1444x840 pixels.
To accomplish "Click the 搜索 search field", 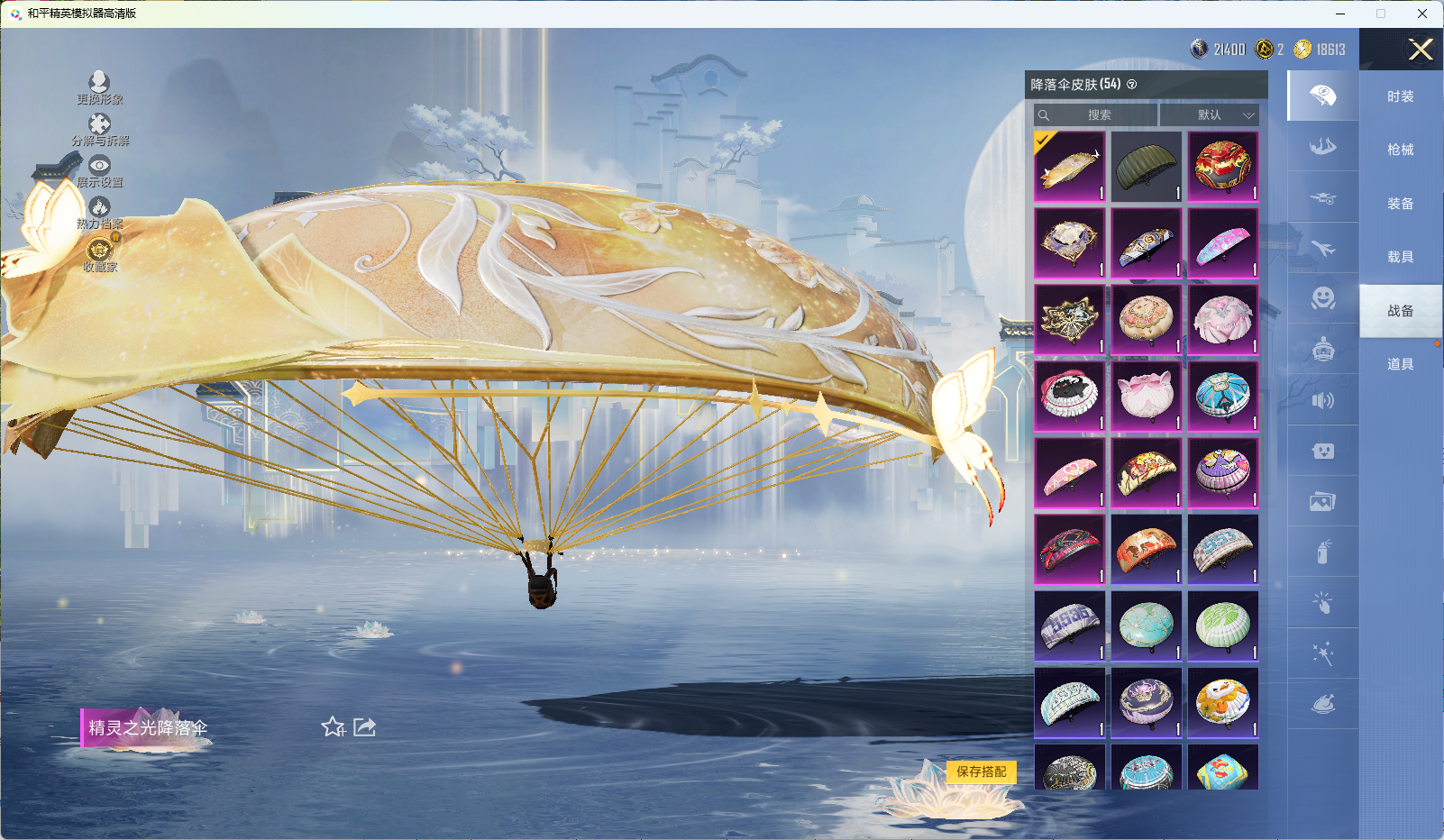I will click(x=1096, y=114).
